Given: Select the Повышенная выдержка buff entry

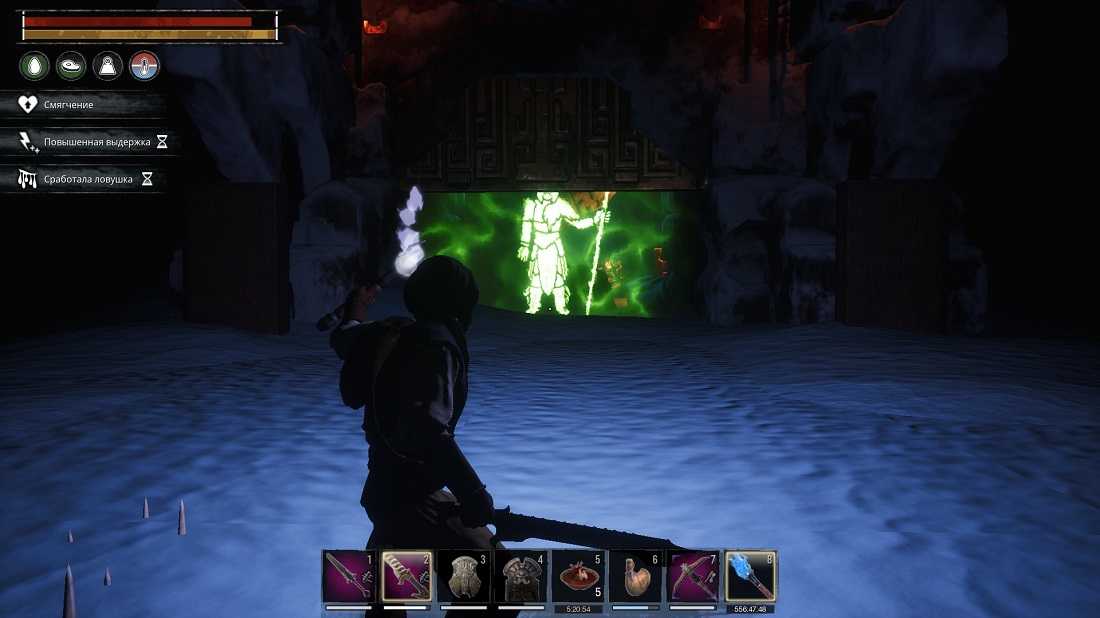Looking at the screenshot, I should 89,142.
